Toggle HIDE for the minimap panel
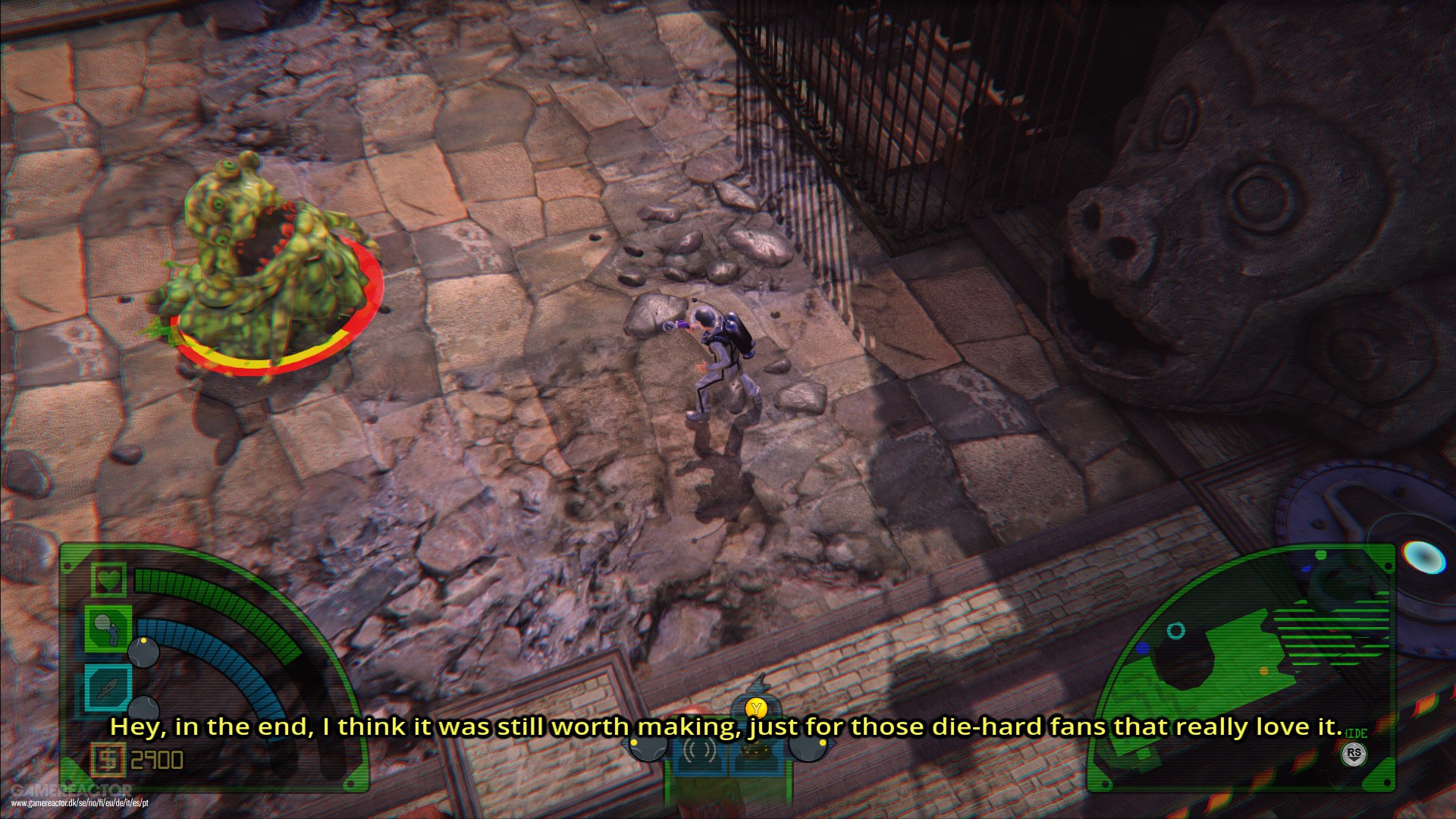The height and width of the screenshot is (819, 1456). tap(1355, 733)
